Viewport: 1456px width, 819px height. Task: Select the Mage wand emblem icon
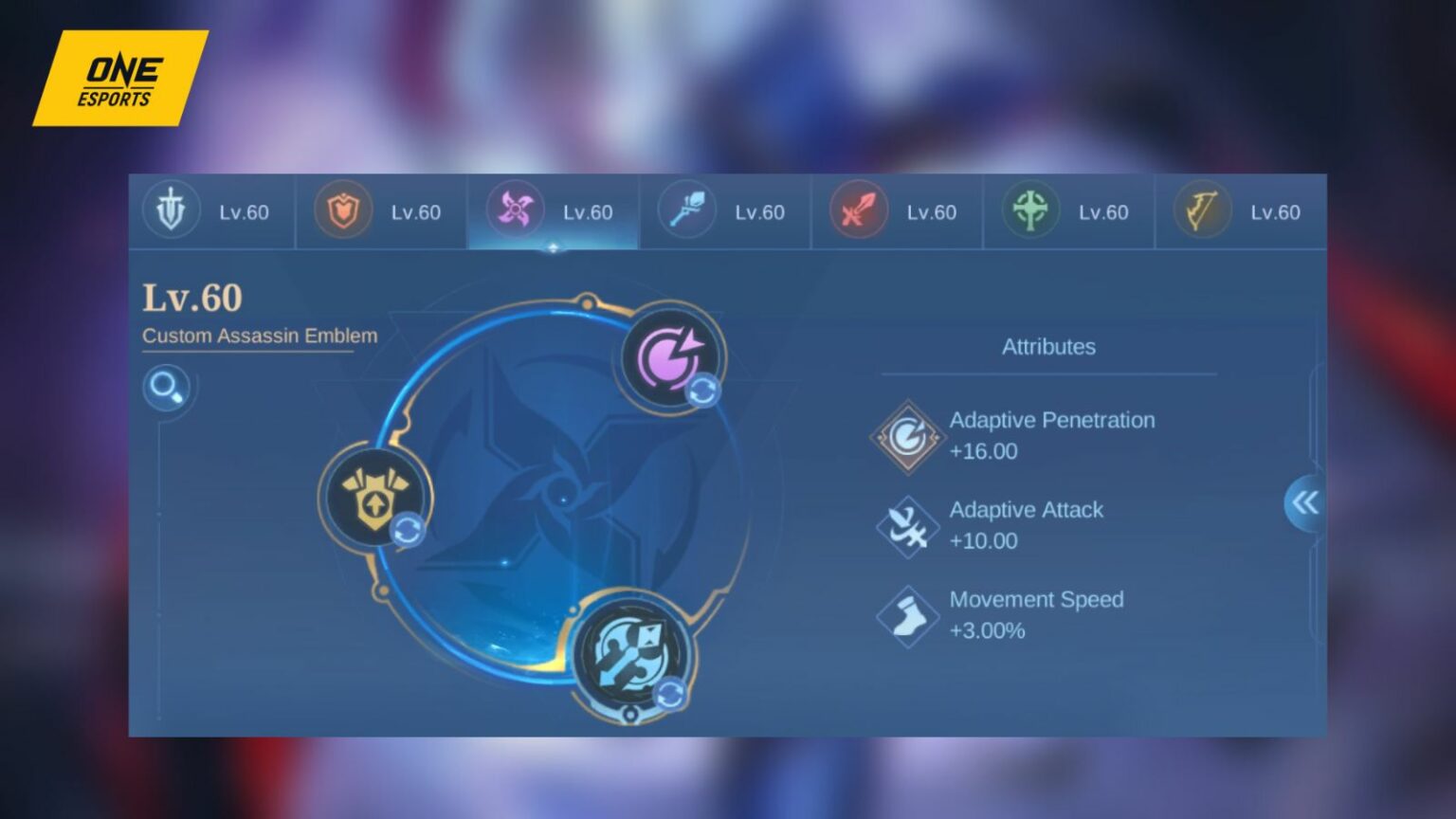pyautogui.click(x=686, y=210)
